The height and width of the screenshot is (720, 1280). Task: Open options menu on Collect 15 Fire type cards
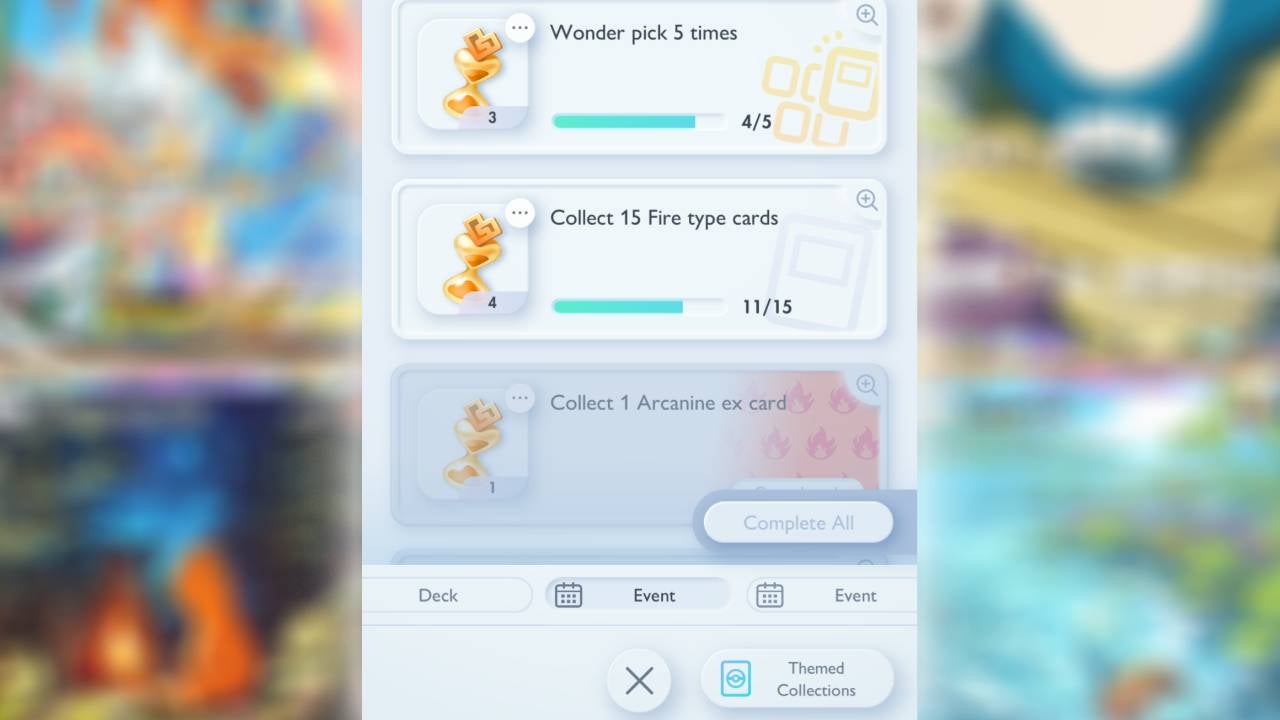(519, 212)
